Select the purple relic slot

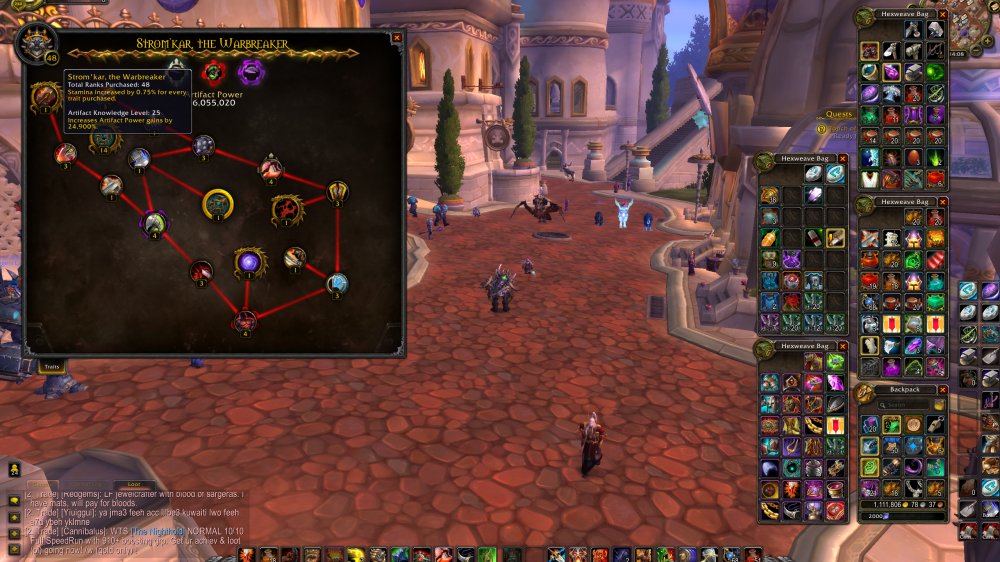(x=250, y=71)
